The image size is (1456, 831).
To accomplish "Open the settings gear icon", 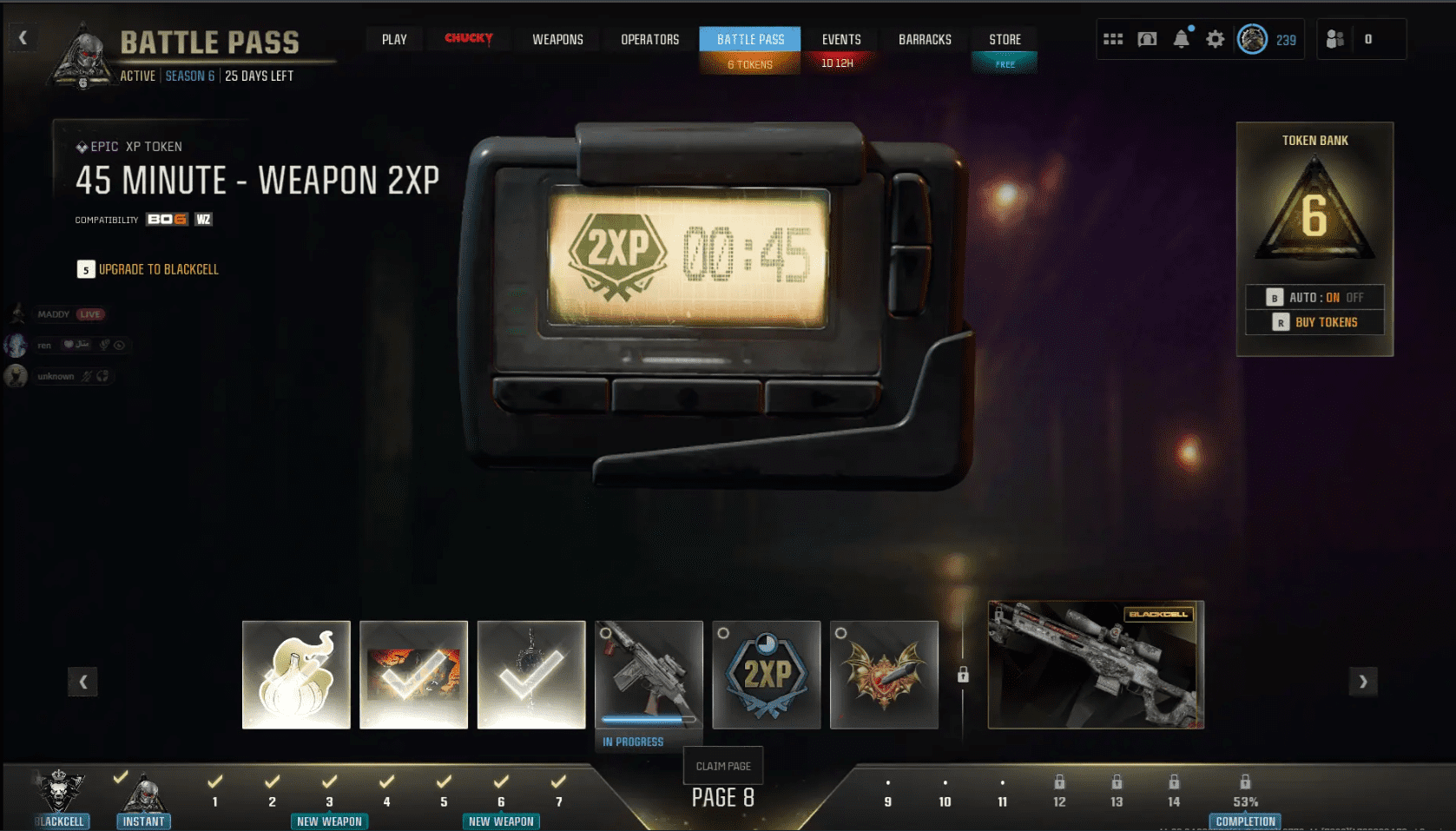I will (x=1216, y=39).
